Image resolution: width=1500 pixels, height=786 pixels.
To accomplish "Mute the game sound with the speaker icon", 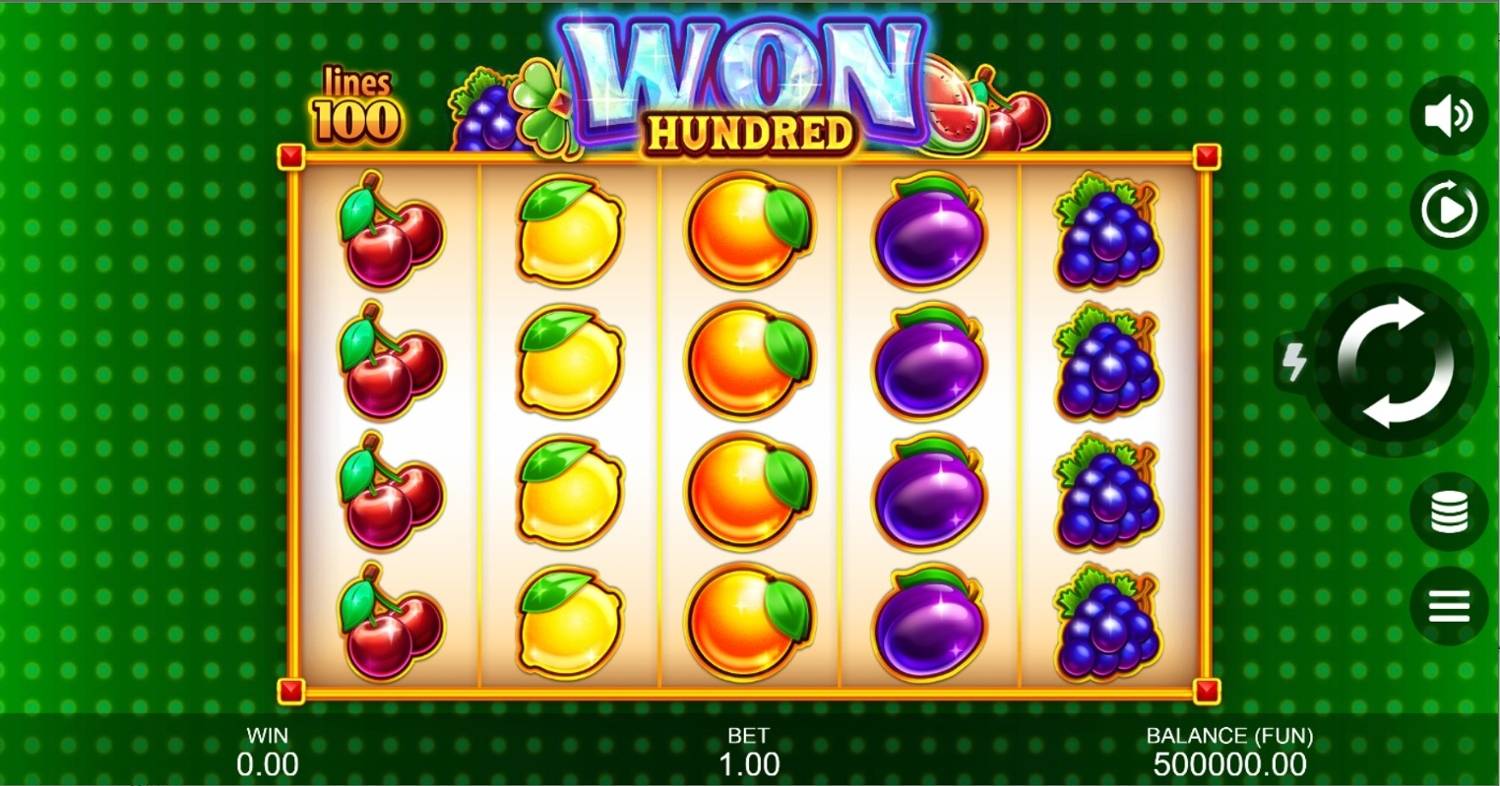I will pyautogui.click(x=1447, y=113).
